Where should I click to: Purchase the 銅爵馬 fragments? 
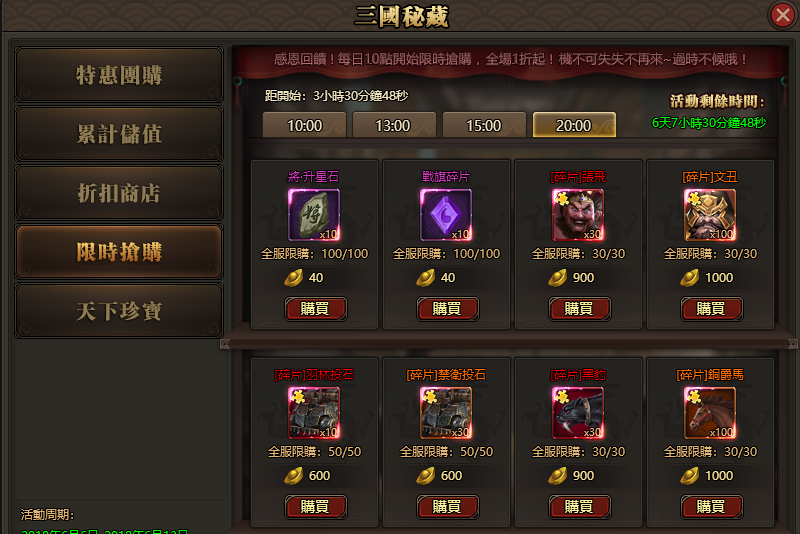[x=711, y=506]
